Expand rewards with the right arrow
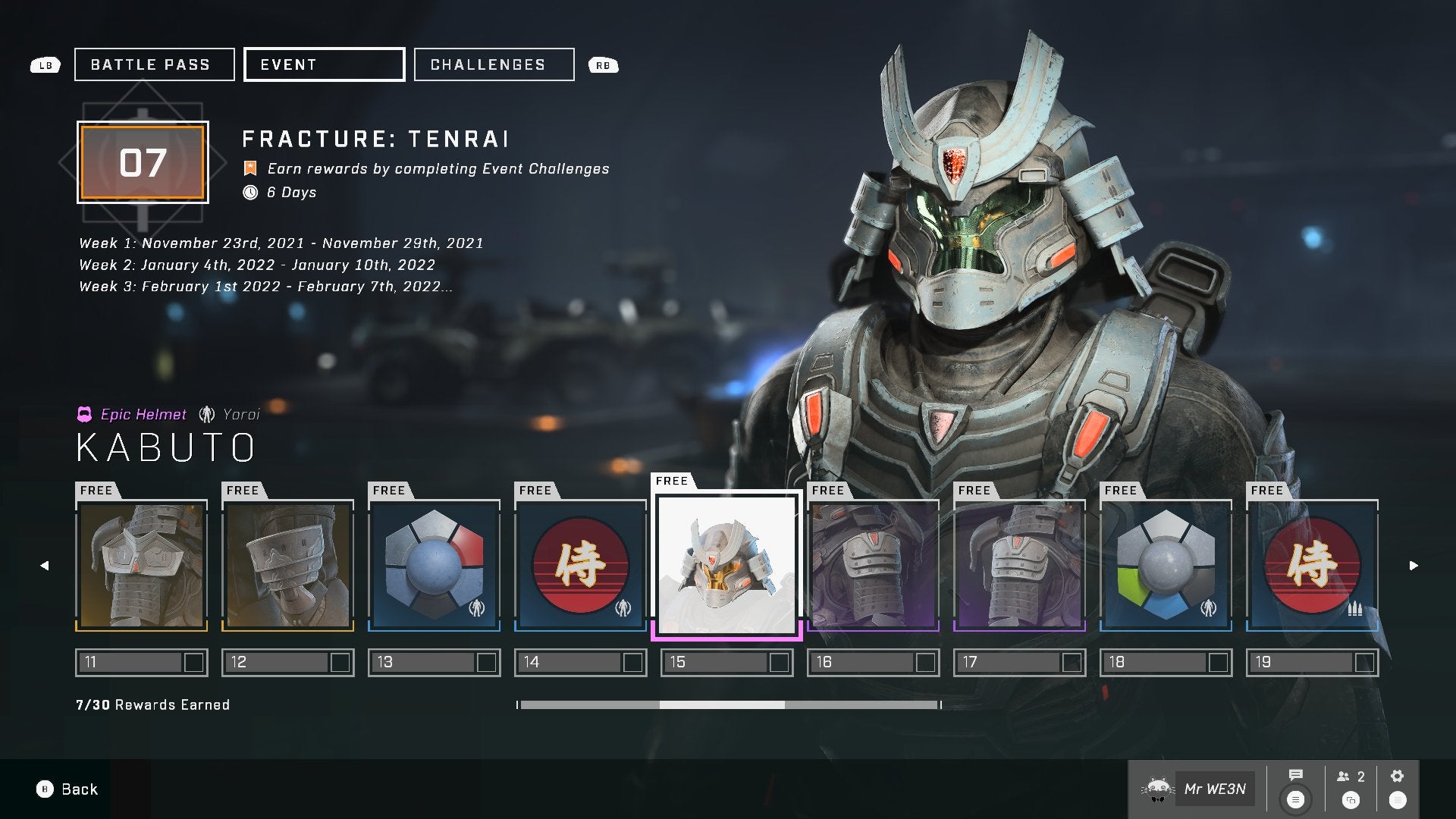The image size is (1456, 819). [x=1412, y=565]
